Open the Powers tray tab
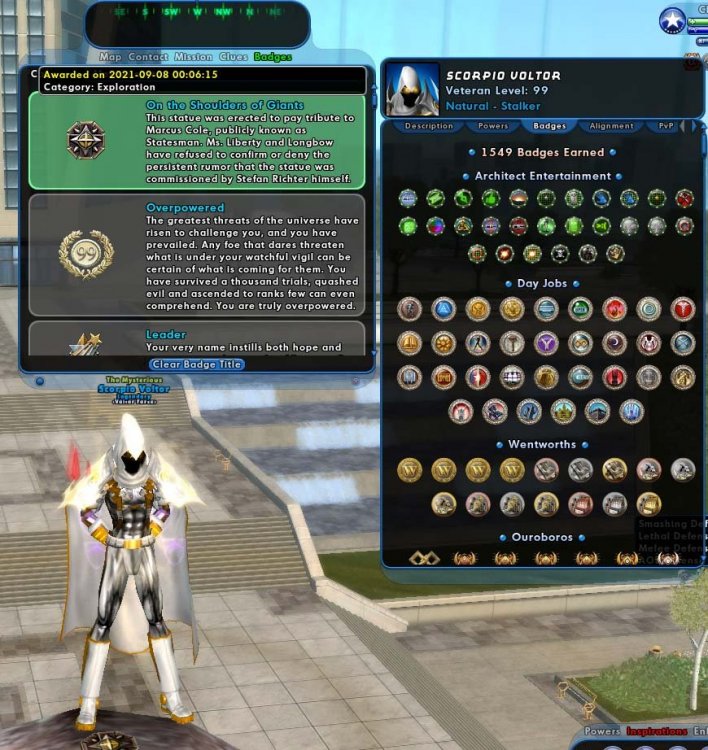Screen dimensions: 708x750 602,731
